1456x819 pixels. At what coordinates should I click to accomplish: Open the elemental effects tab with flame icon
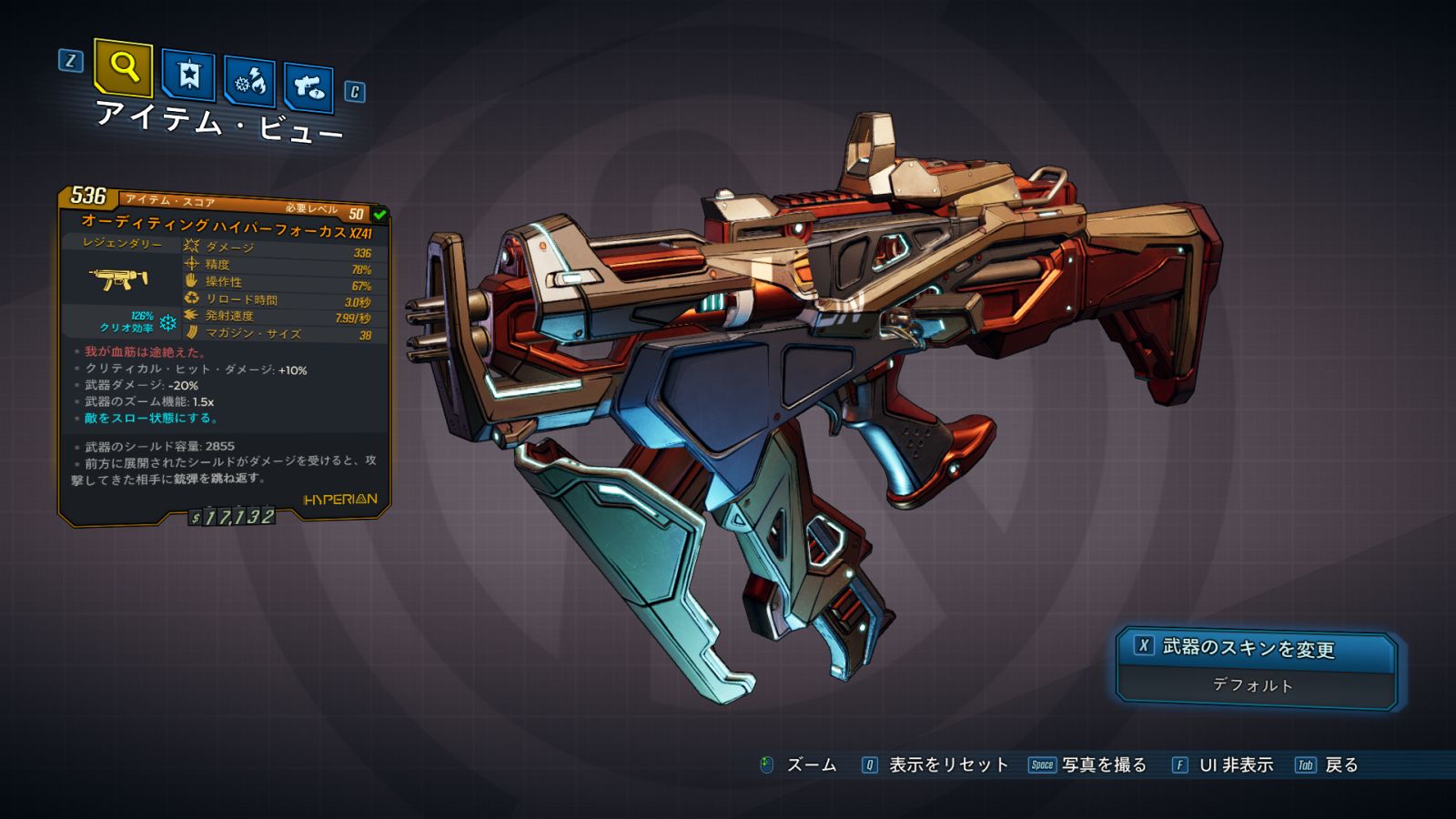(249, 83)
